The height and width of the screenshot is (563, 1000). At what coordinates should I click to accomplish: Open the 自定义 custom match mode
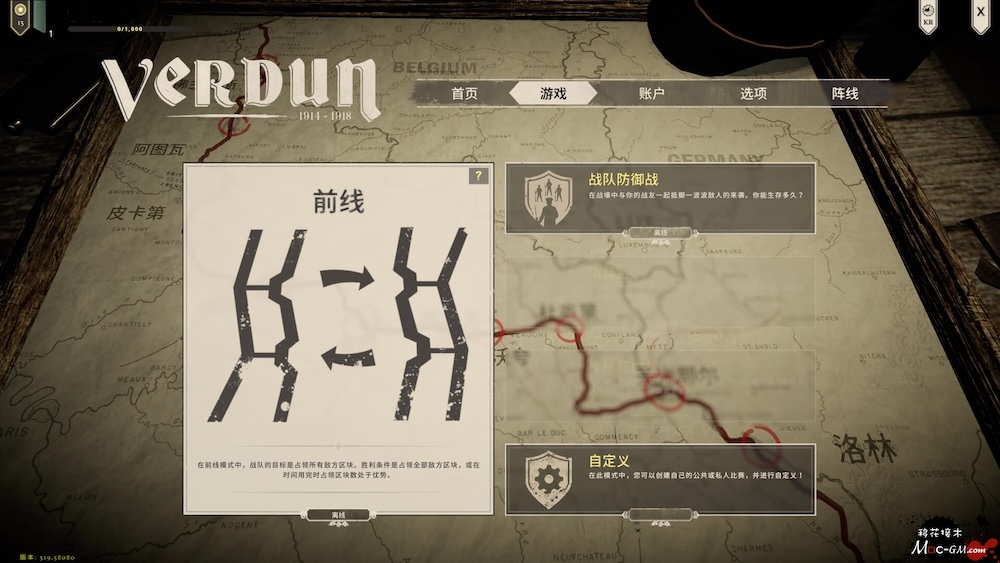coord(660,476)
